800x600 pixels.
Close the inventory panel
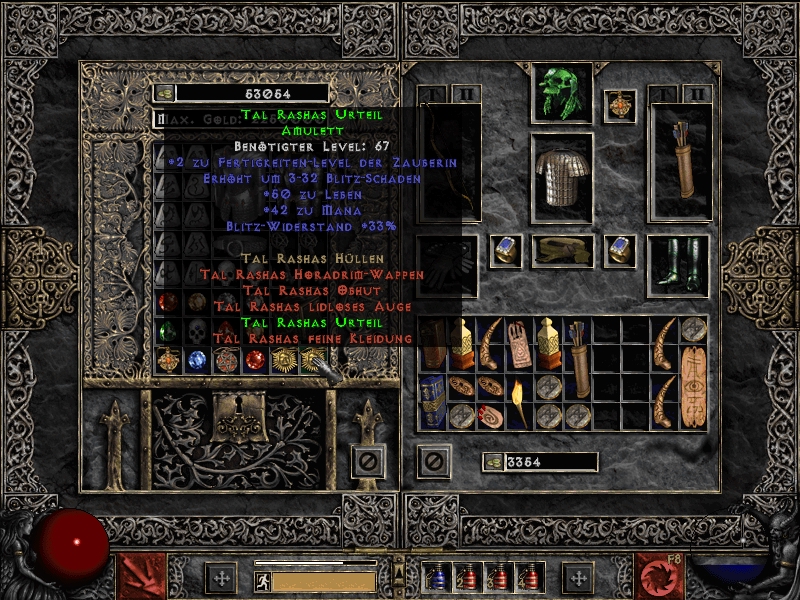click(x=433, y=461)
